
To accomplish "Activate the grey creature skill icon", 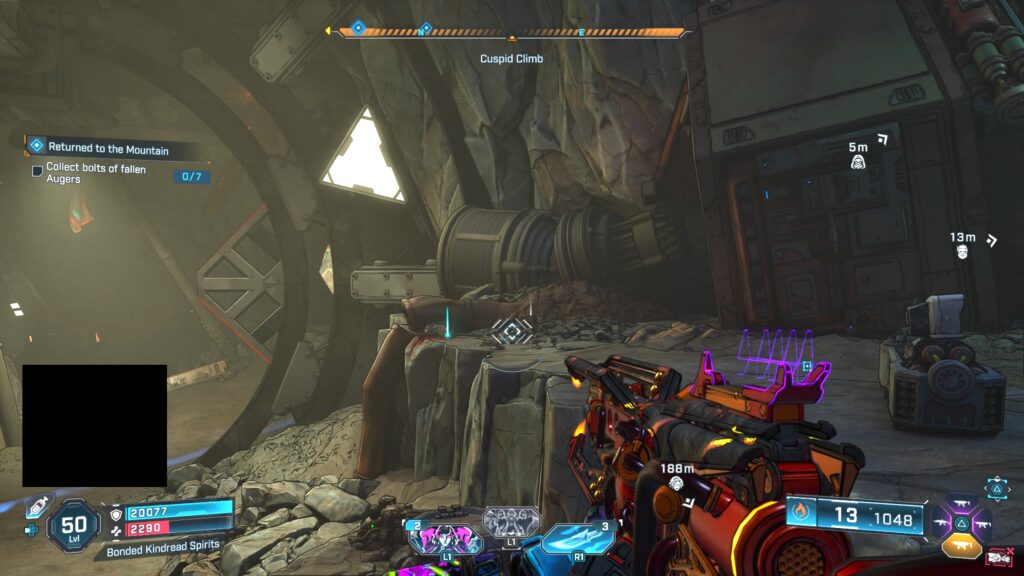I will point(511,522).
